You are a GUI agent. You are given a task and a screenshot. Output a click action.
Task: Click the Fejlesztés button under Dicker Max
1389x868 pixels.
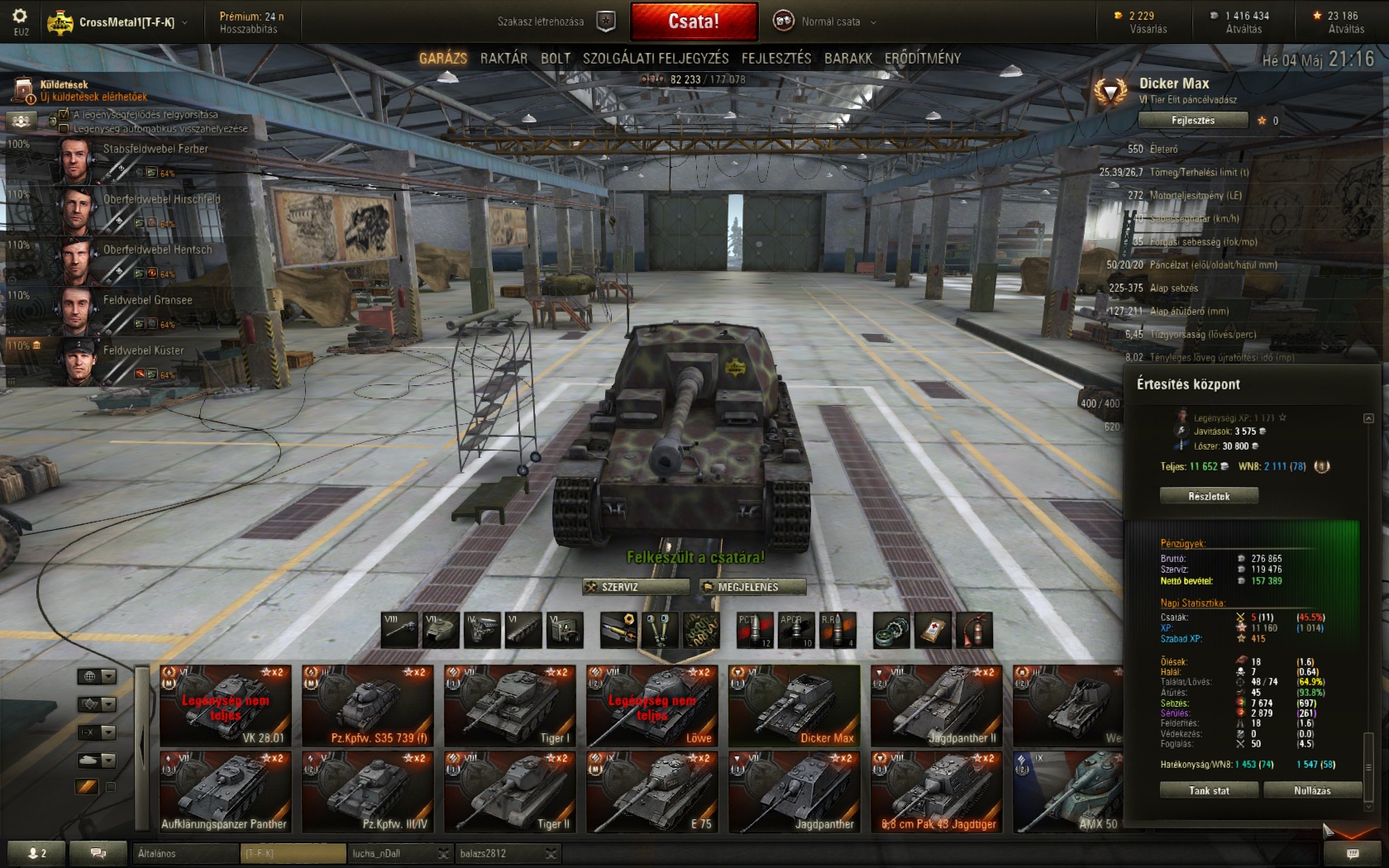1193,121
